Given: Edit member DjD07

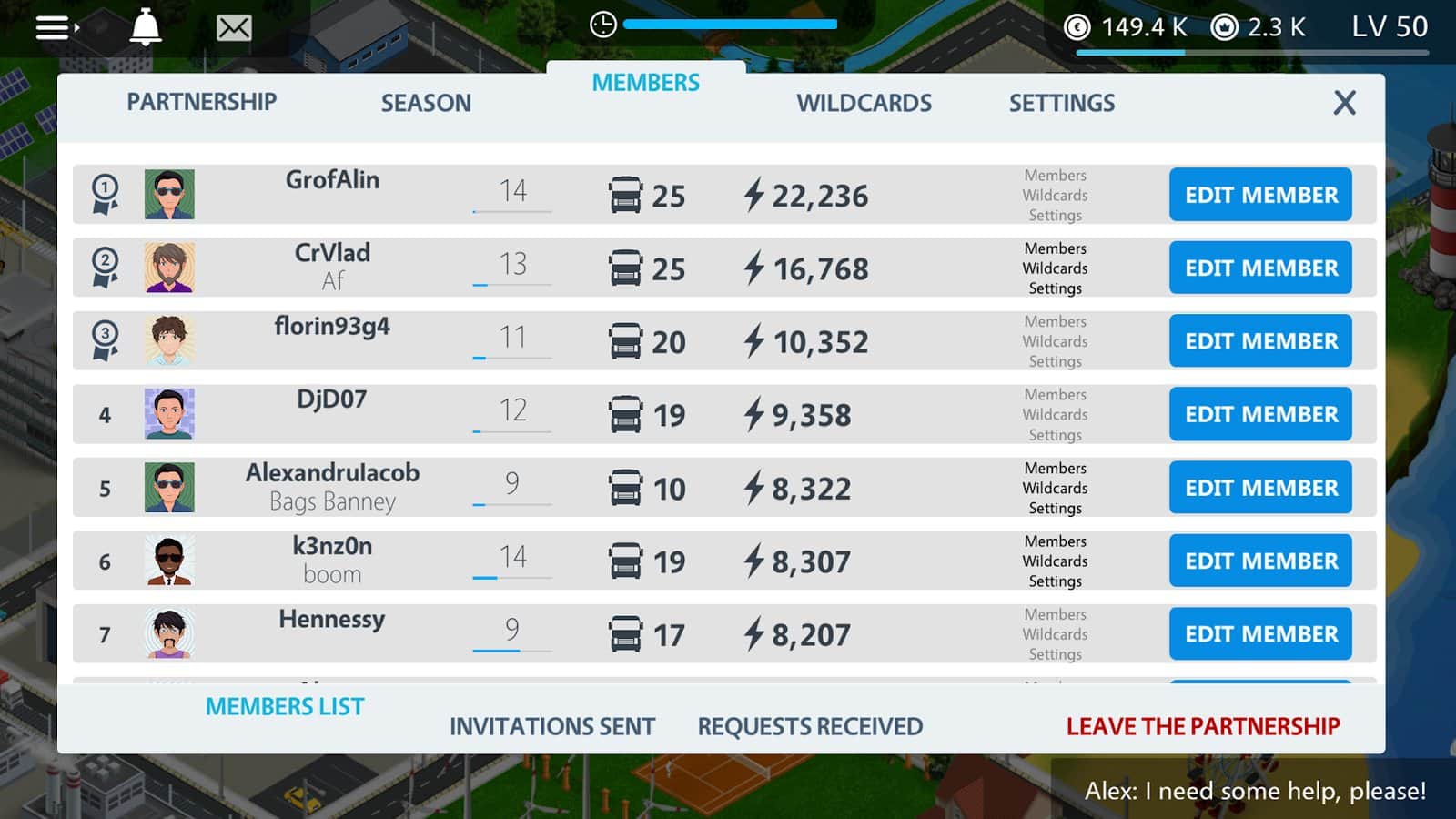Looking at the screenshot, I should (x=1260, y=414).
